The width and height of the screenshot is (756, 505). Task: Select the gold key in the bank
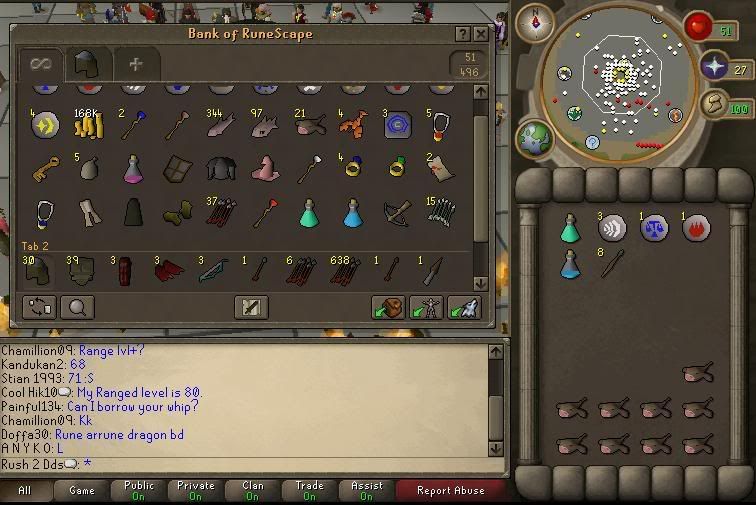[44, 169]
